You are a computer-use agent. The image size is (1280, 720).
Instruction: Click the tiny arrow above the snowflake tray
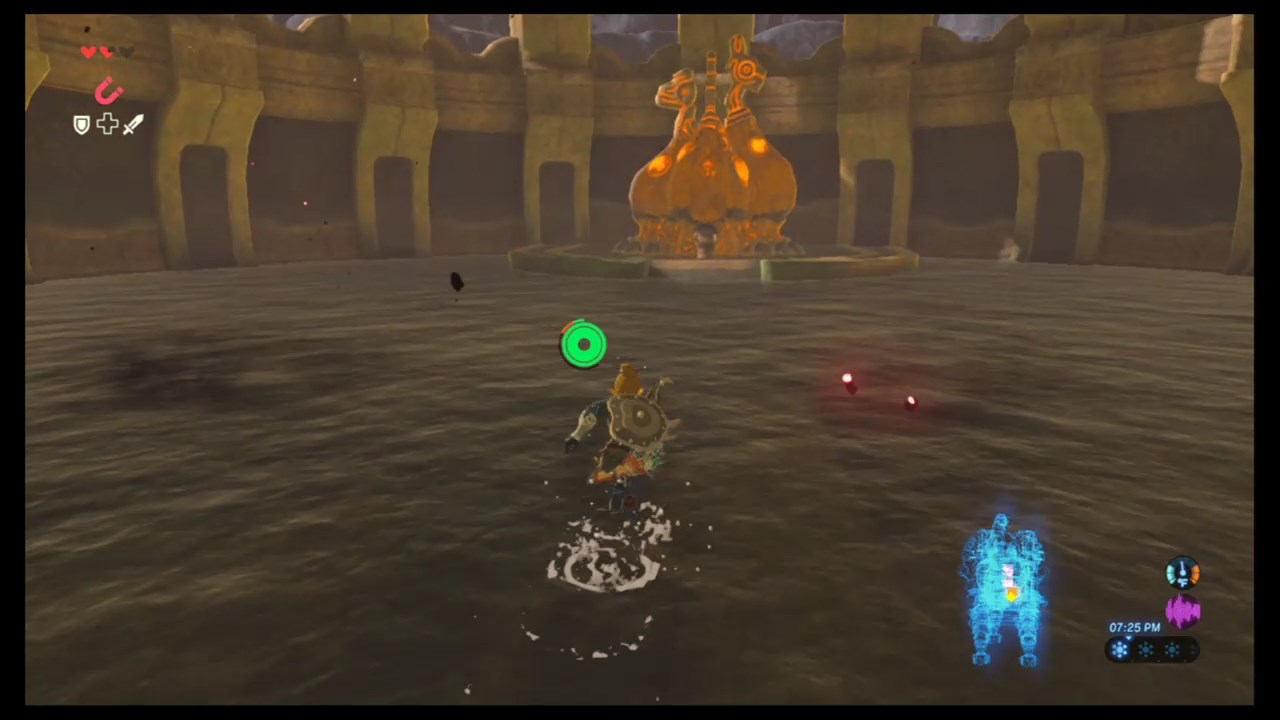[1128, 637]
